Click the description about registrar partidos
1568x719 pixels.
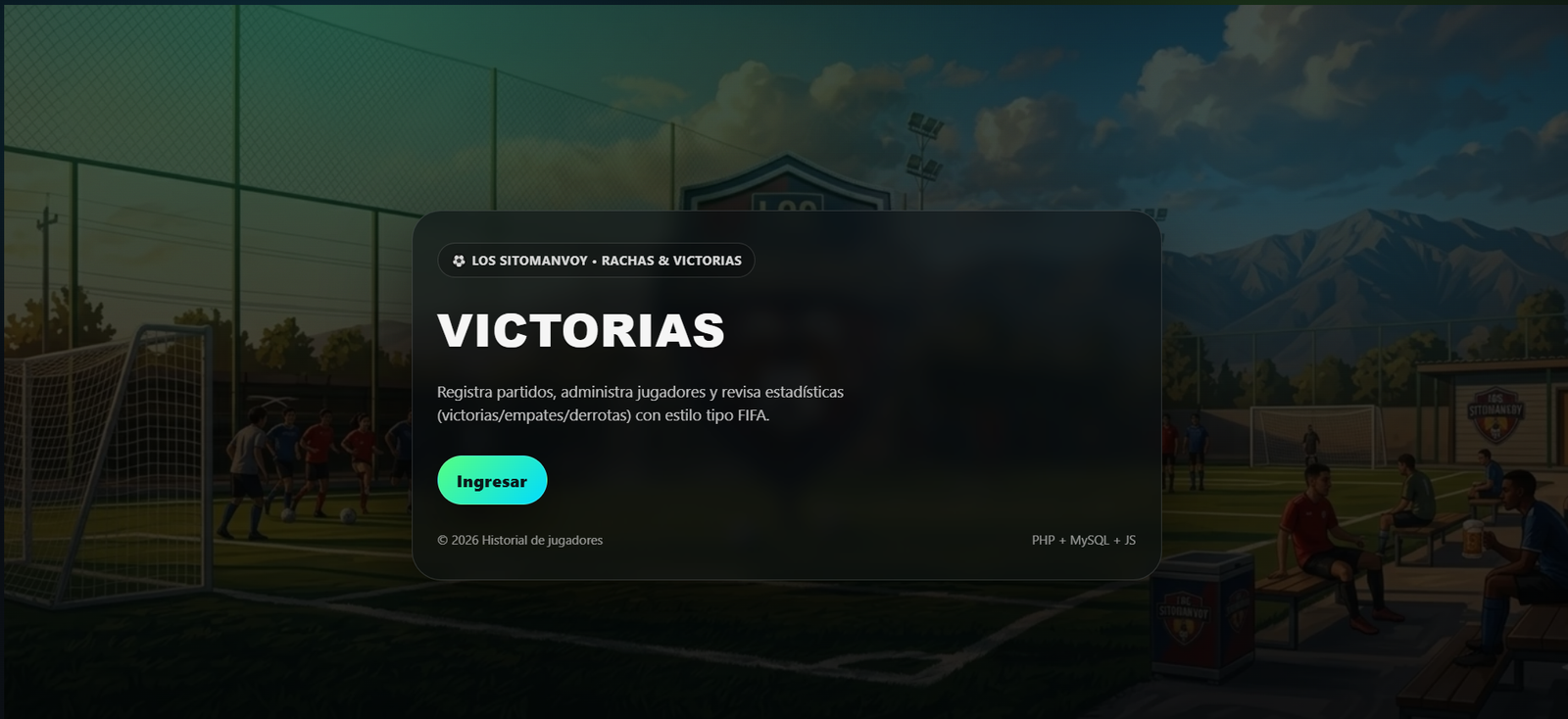click(641, 403)
